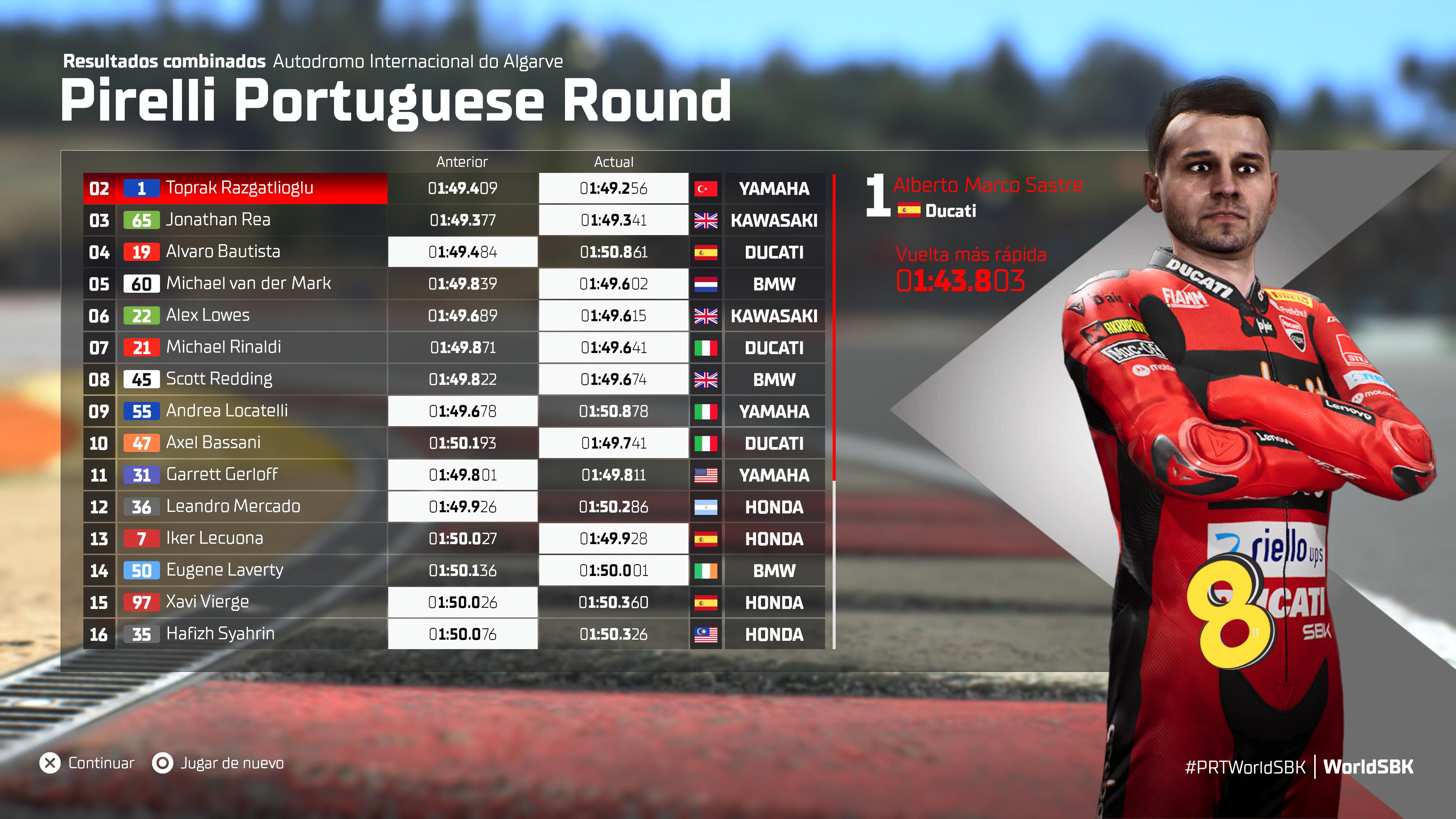The image size is (1456, 819).
Task: Choose the Hafizh Syahrin row
Action: (220, 634)
